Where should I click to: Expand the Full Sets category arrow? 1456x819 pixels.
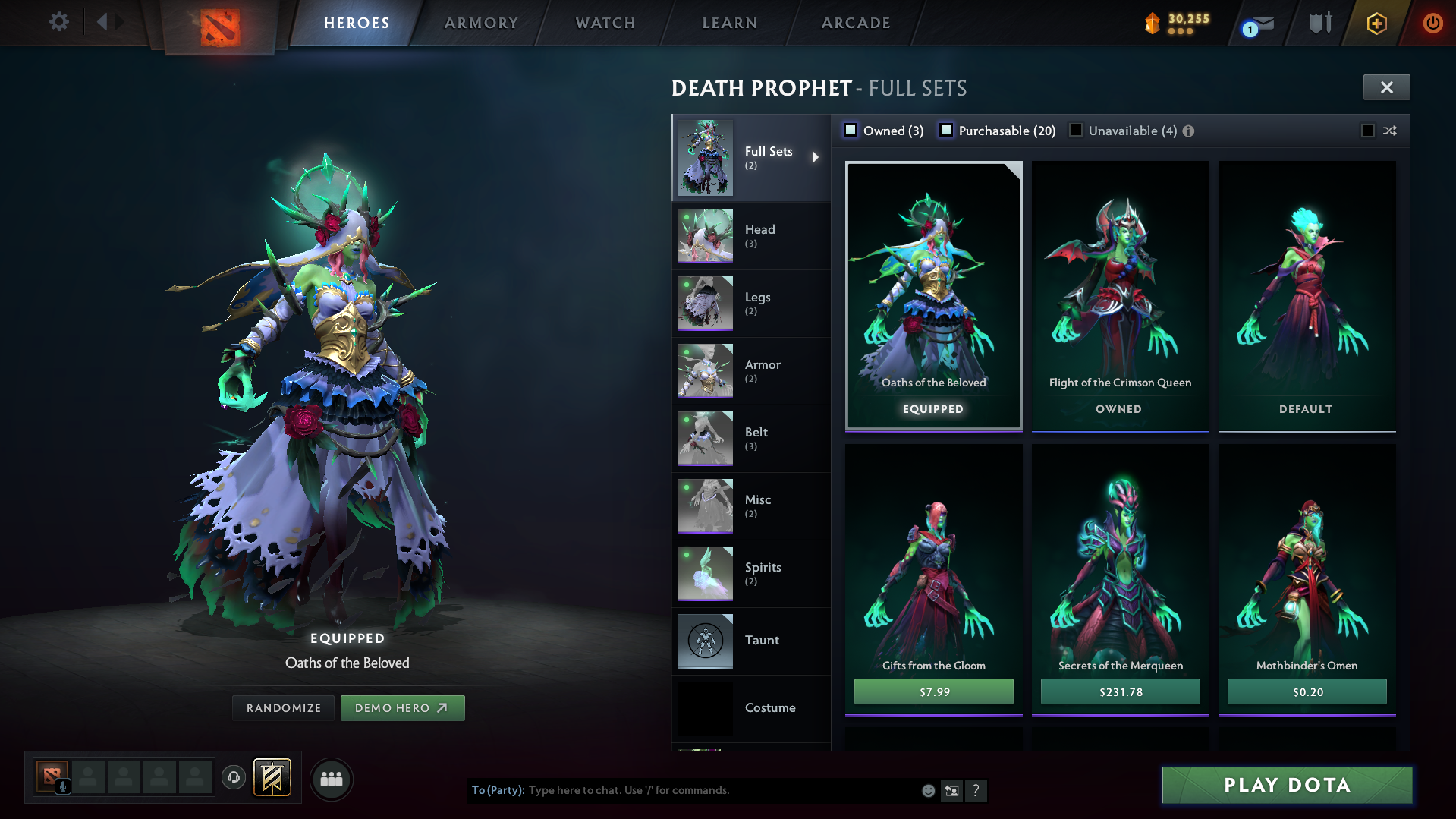pos(817,157)
